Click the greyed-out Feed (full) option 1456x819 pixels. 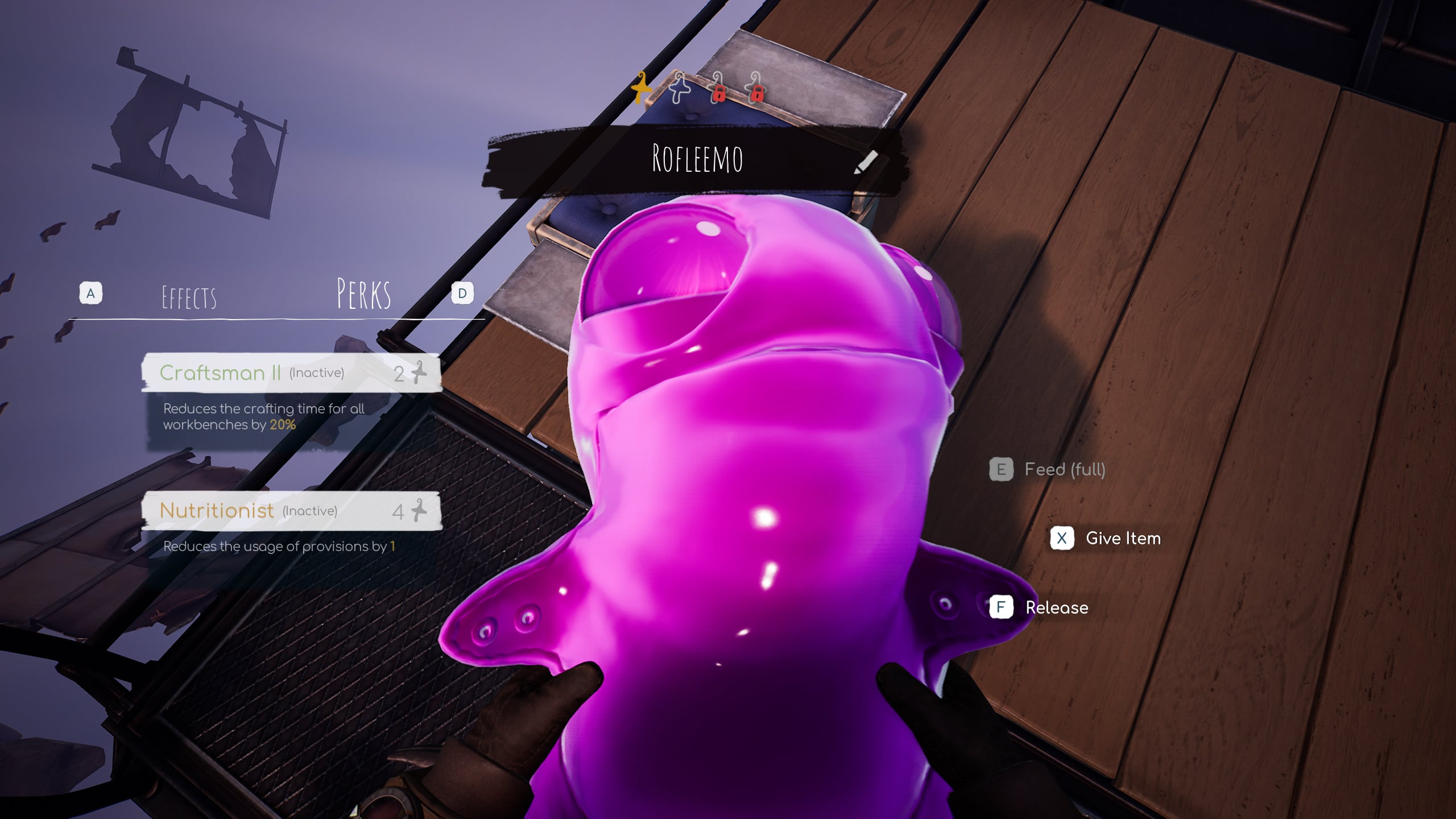coord(1064,470)
